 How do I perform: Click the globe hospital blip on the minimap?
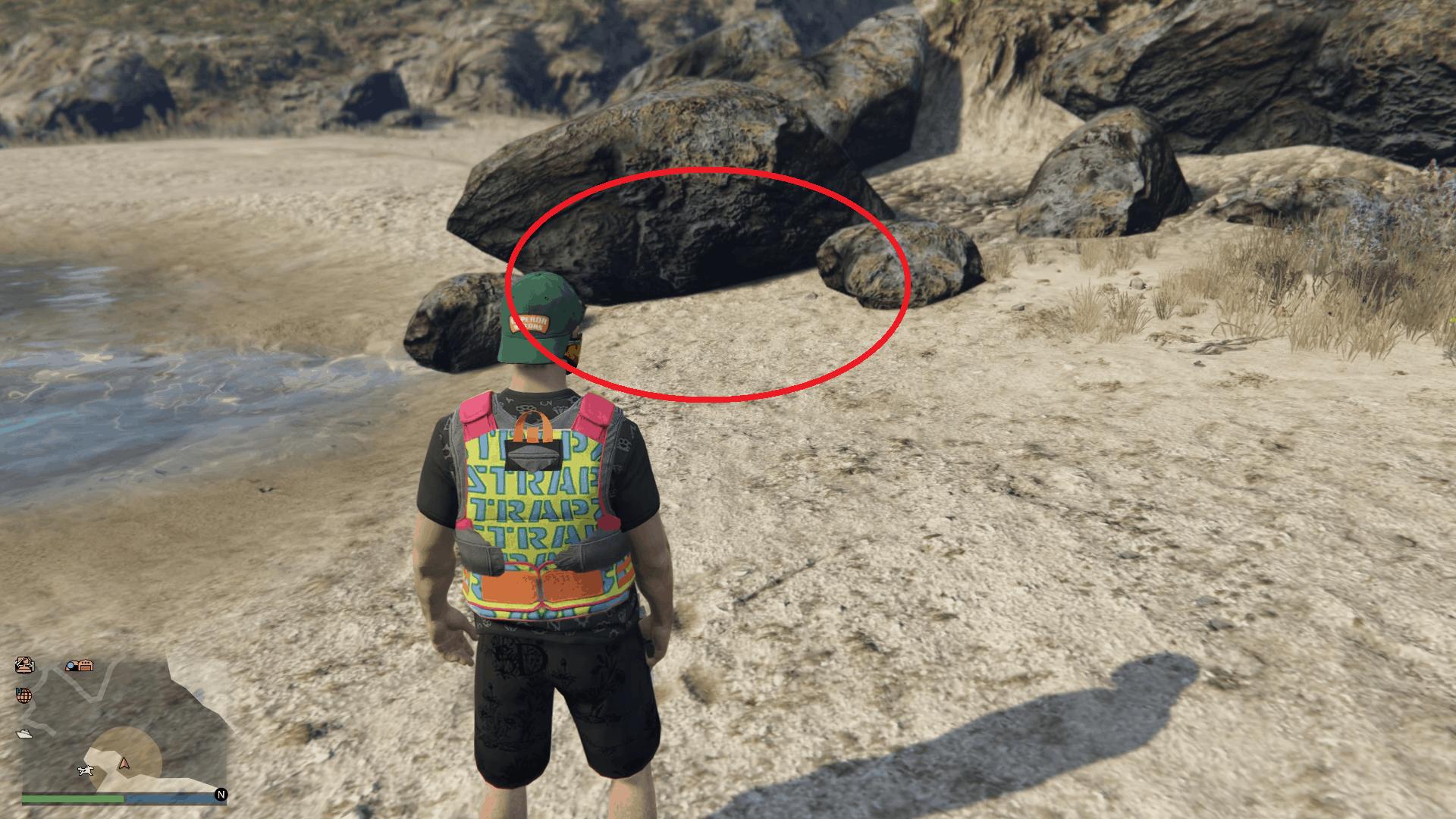tap(25, 695)
